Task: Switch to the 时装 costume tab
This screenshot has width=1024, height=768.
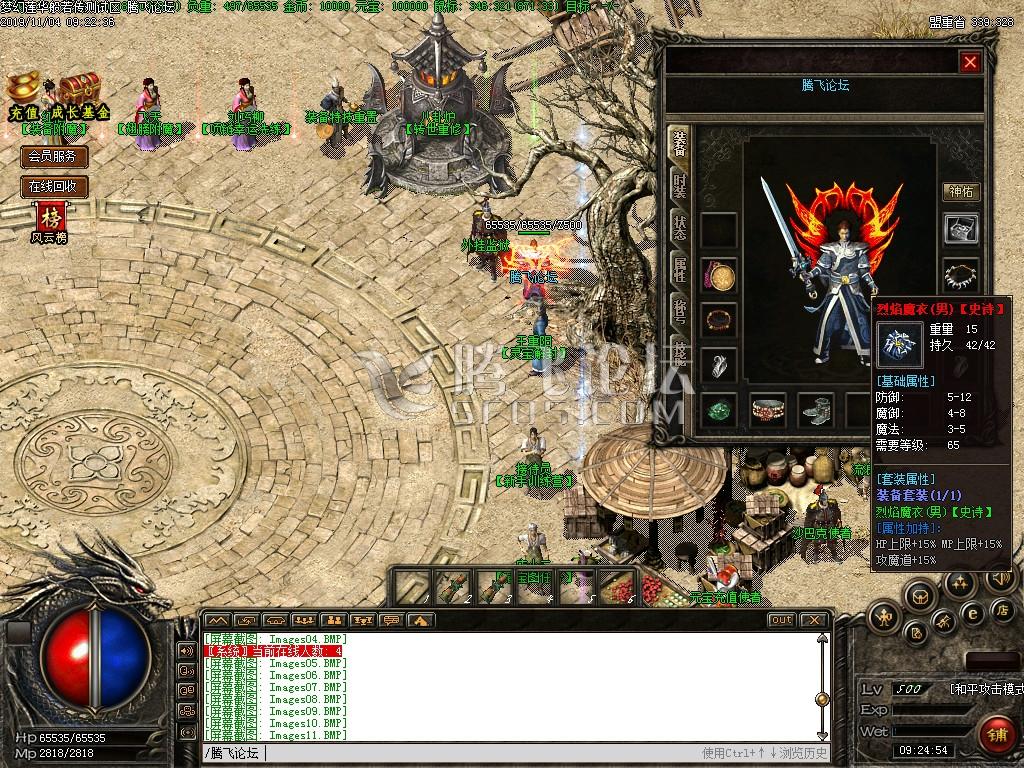Action: (680, 185)
